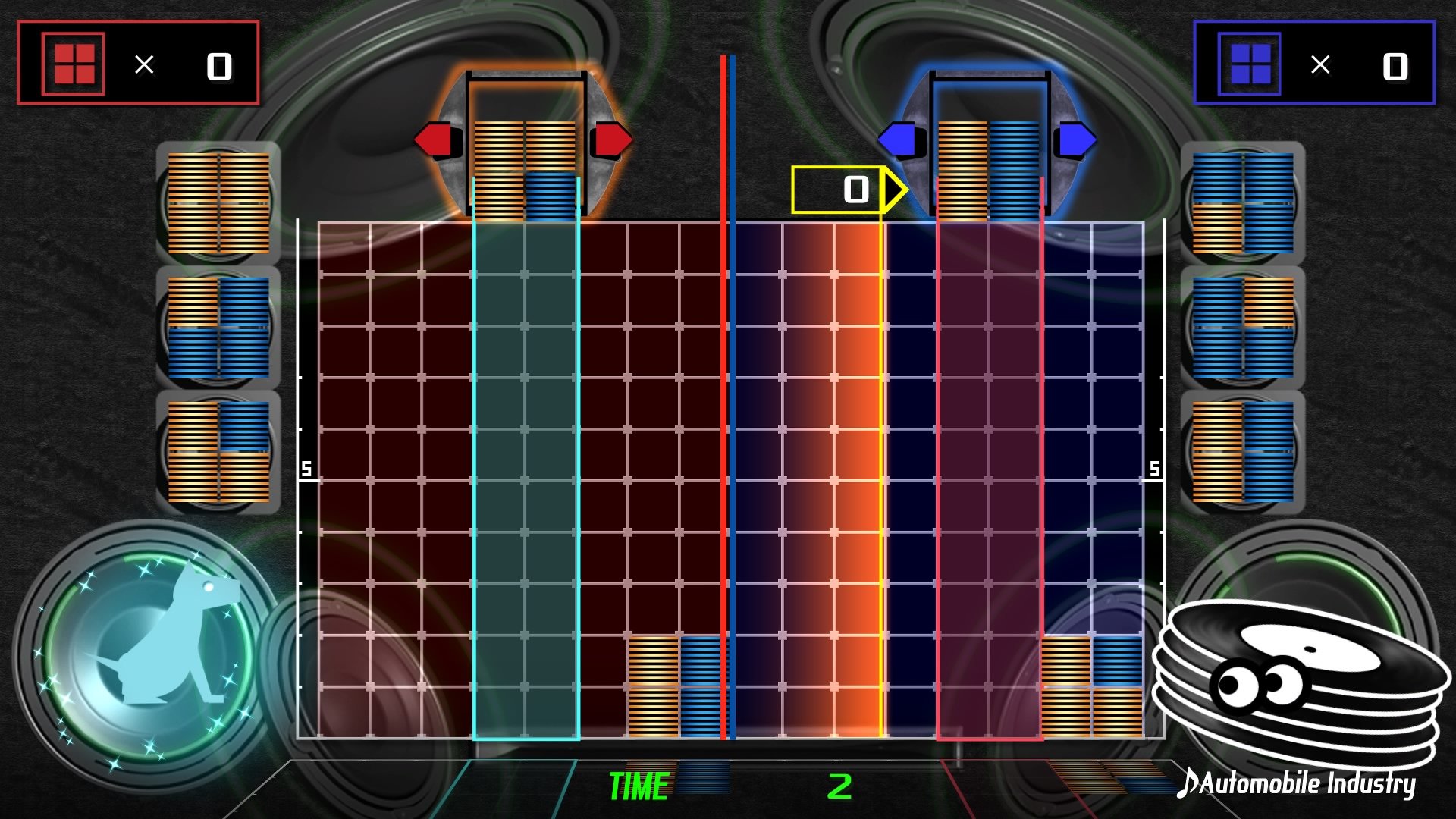The height and width of the screenshot is (819, 1456).
Task: Click the sparkling teal dog avatar
Action: pyautogui.click(x=144, y=652)
